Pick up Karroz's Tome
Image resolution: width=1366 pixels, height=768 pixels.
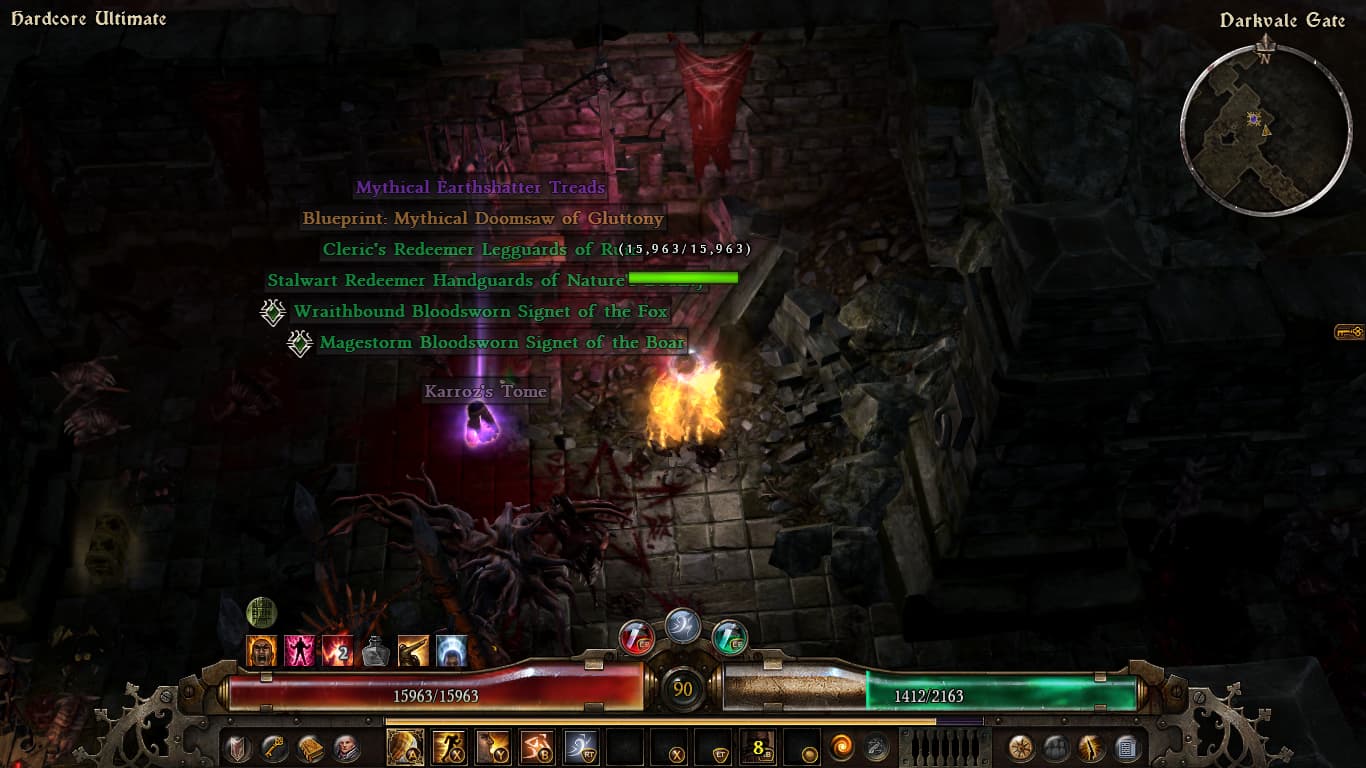tap(485, 392)
